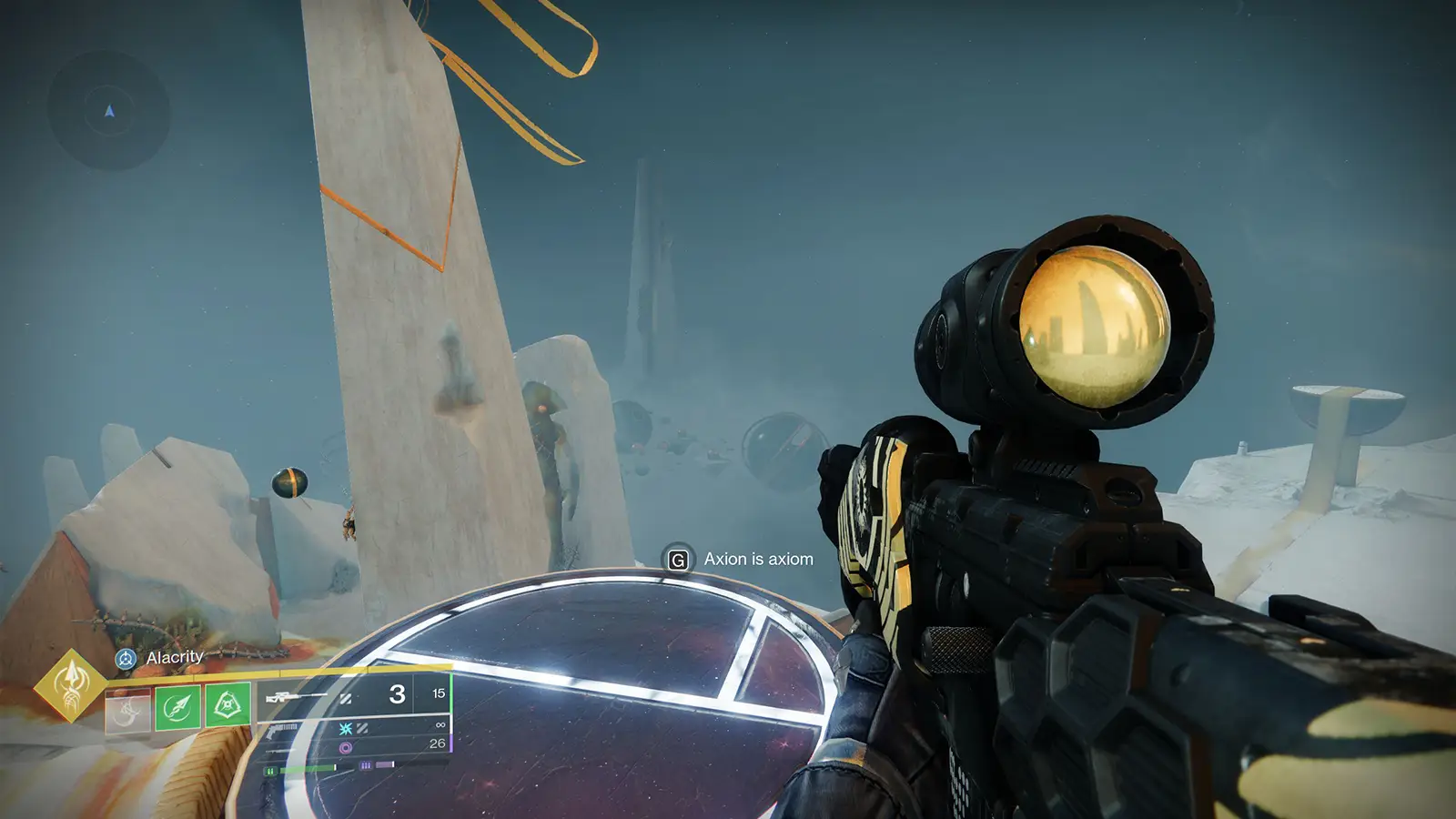Select the Alacrity buff label text
This screenshot has height=819, width=1456.
pyautogui.click(x=175, y=657)
